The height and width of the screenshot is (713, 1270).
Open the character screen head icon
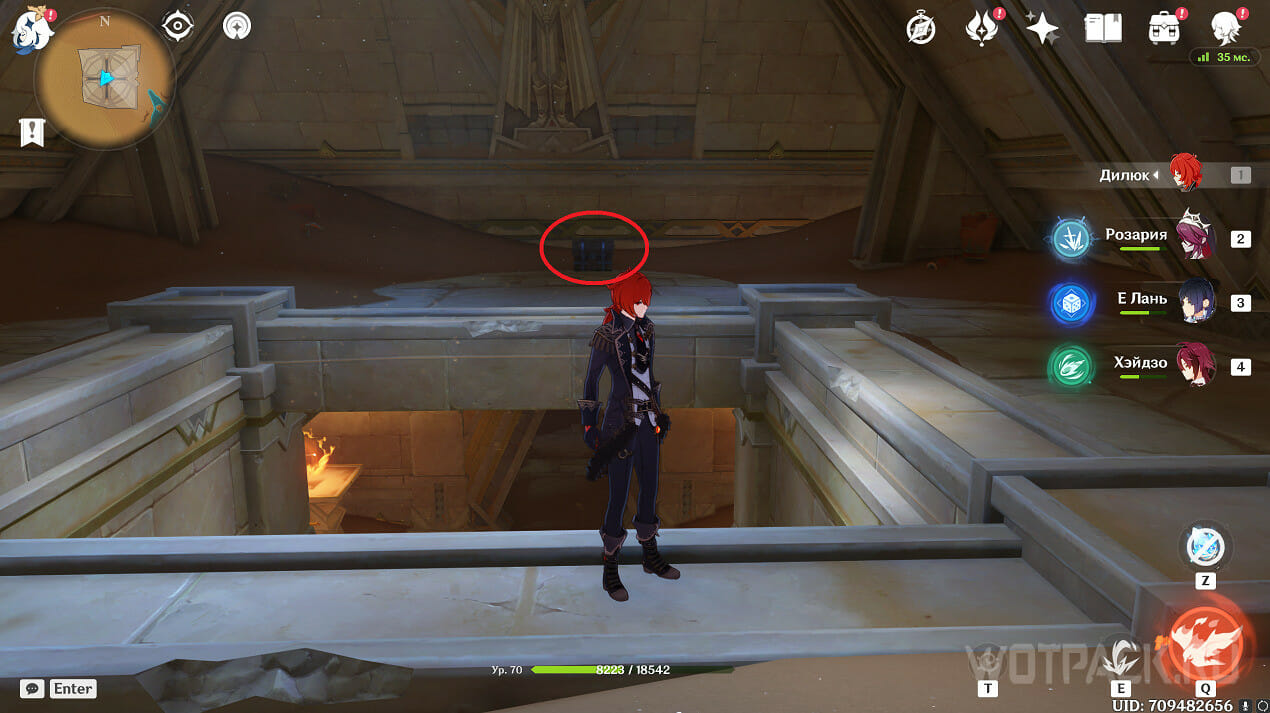1225,28
